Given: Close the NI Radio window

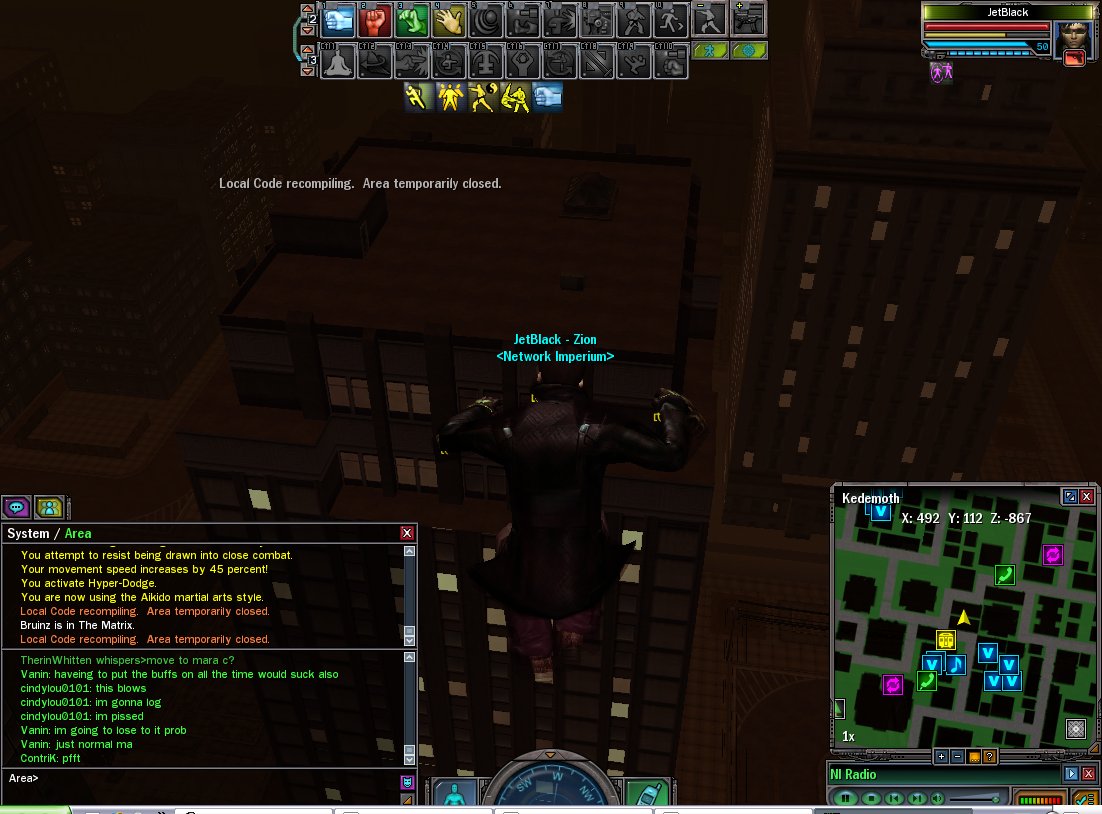Looking at the screenshot, I should (1087, 773).
